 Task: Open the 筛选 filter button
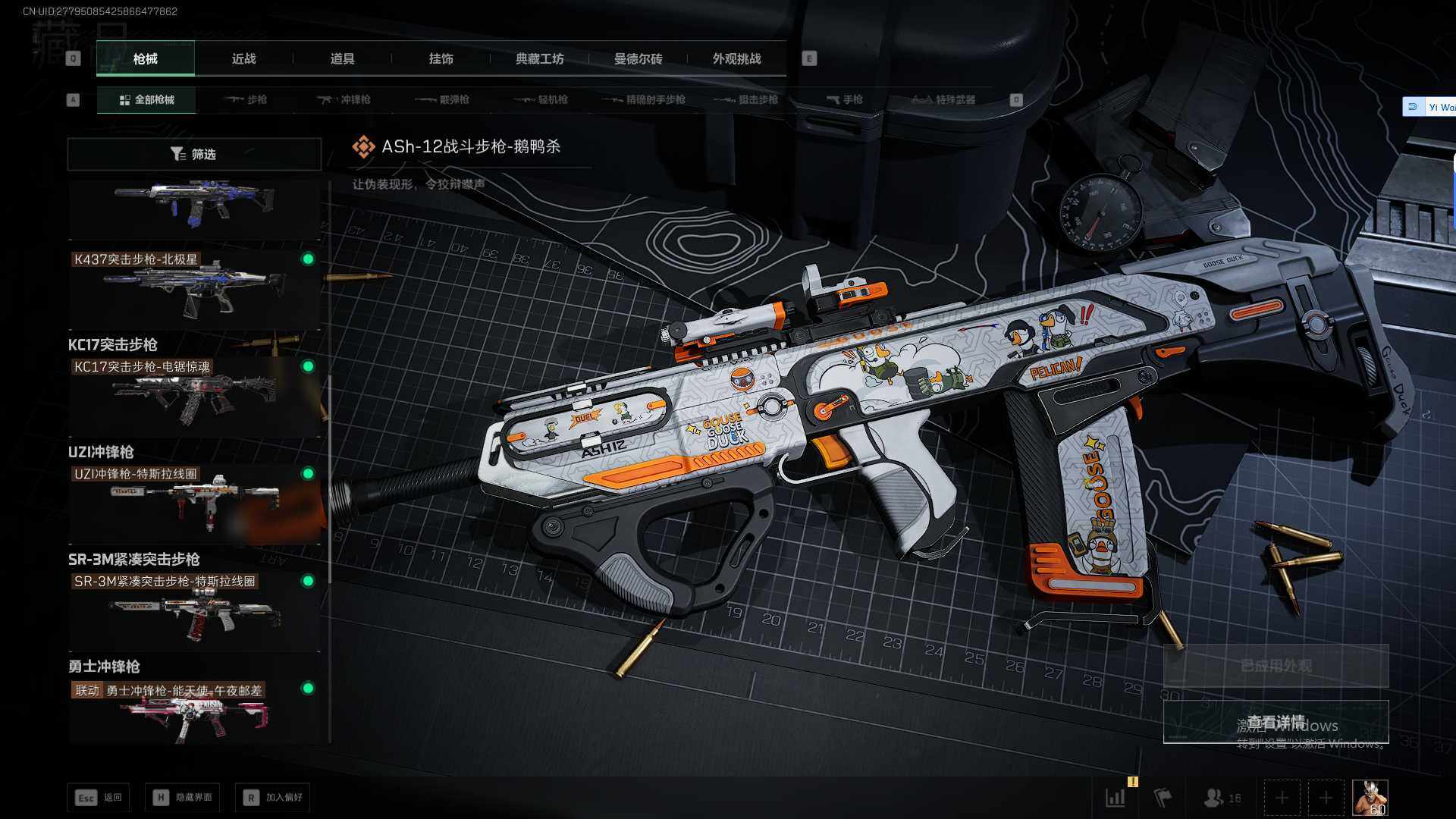(194, 154)
